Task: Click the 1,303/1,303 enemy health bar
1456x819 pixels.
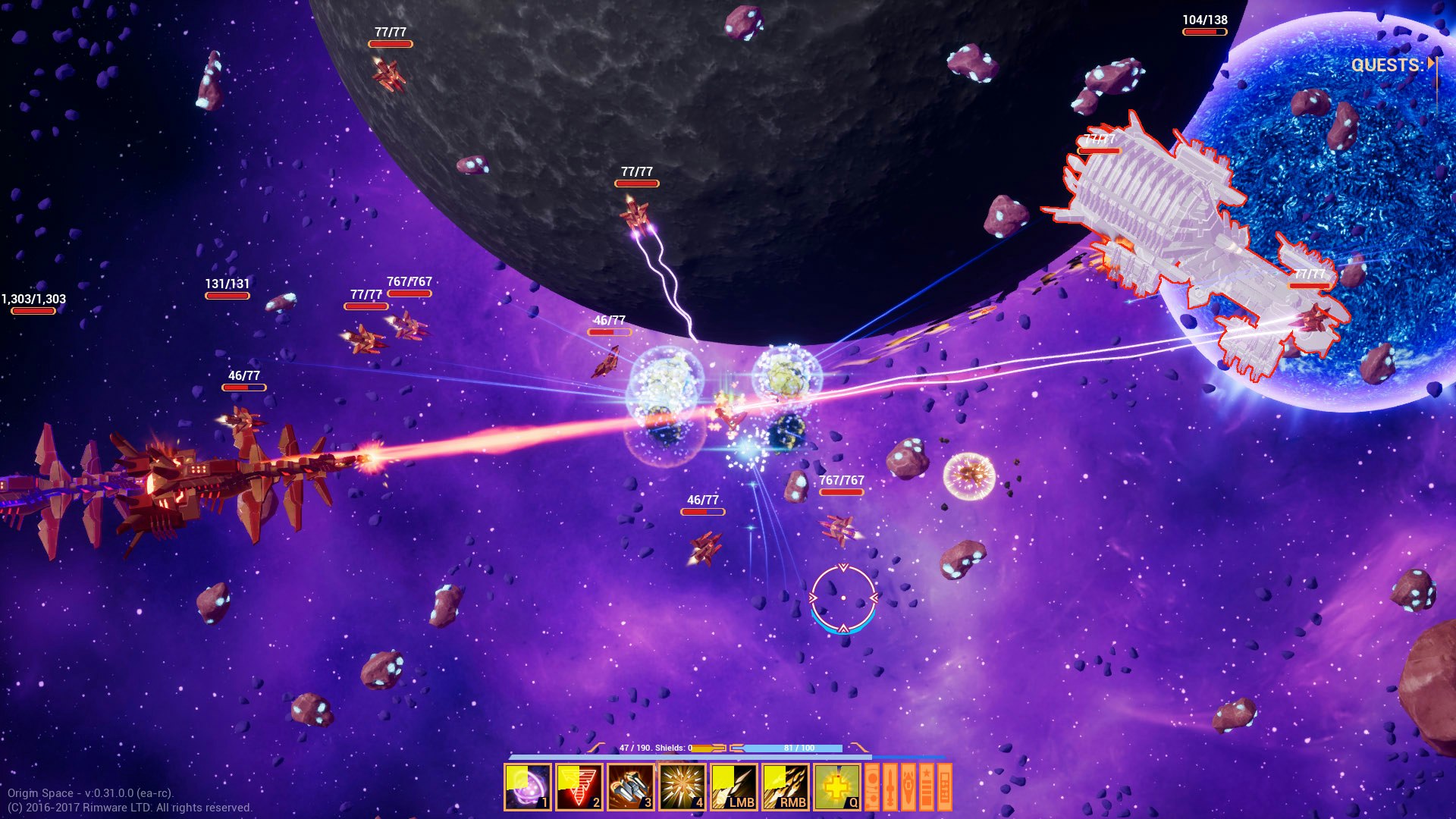Action: [32, 310]
